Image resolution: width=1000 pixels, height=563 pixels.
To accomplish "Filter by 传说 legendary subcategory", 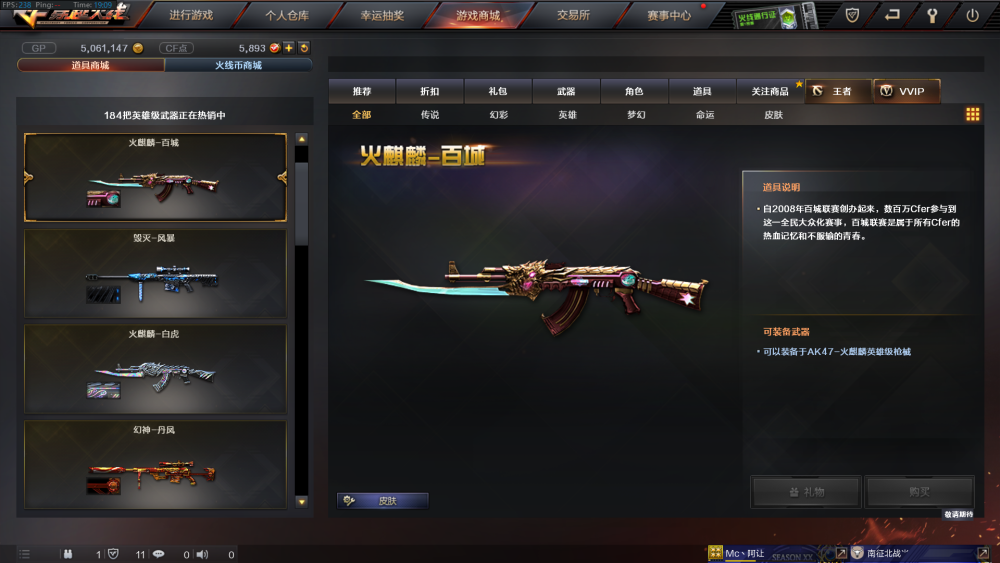I will (x=430, y=115).
